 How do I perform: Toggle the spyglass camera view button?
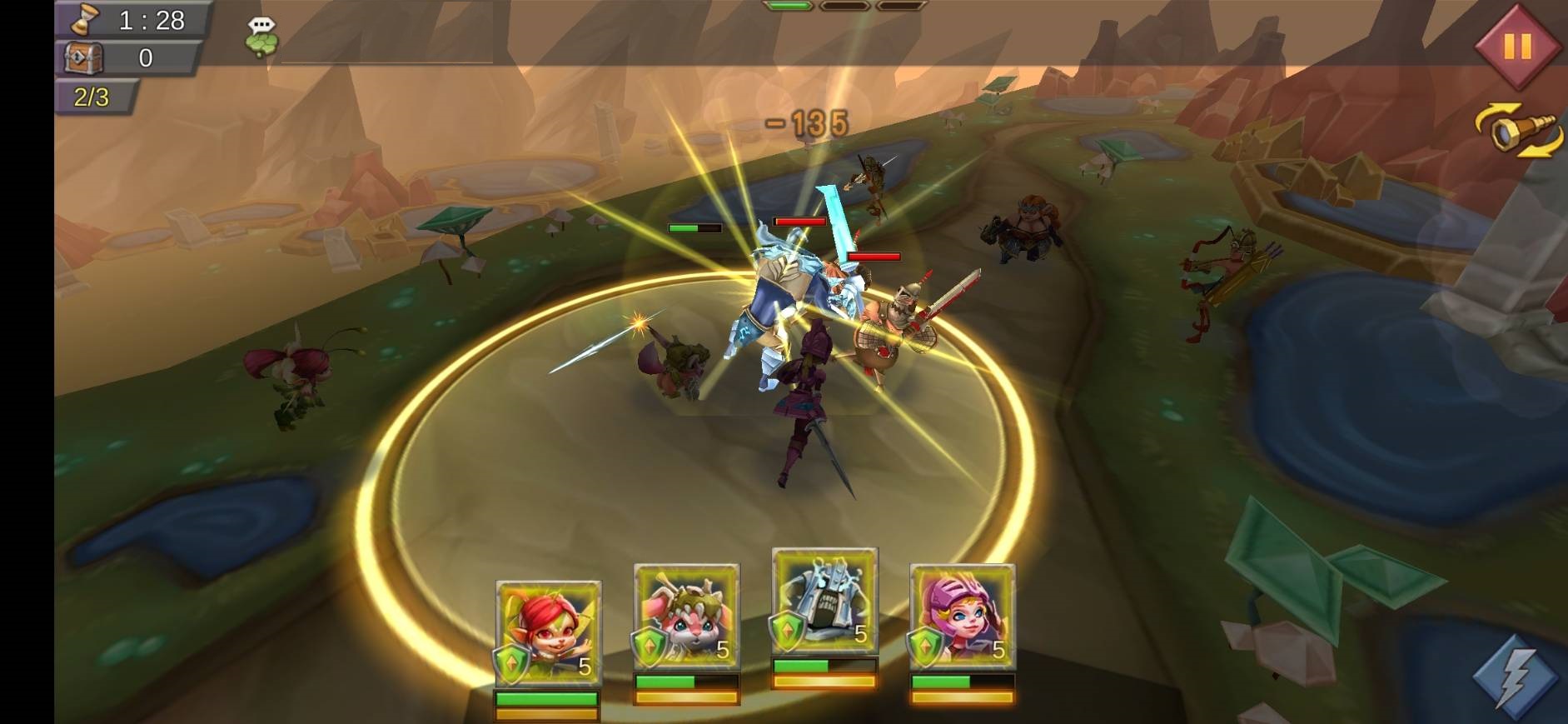click(x=1519, y=131)
